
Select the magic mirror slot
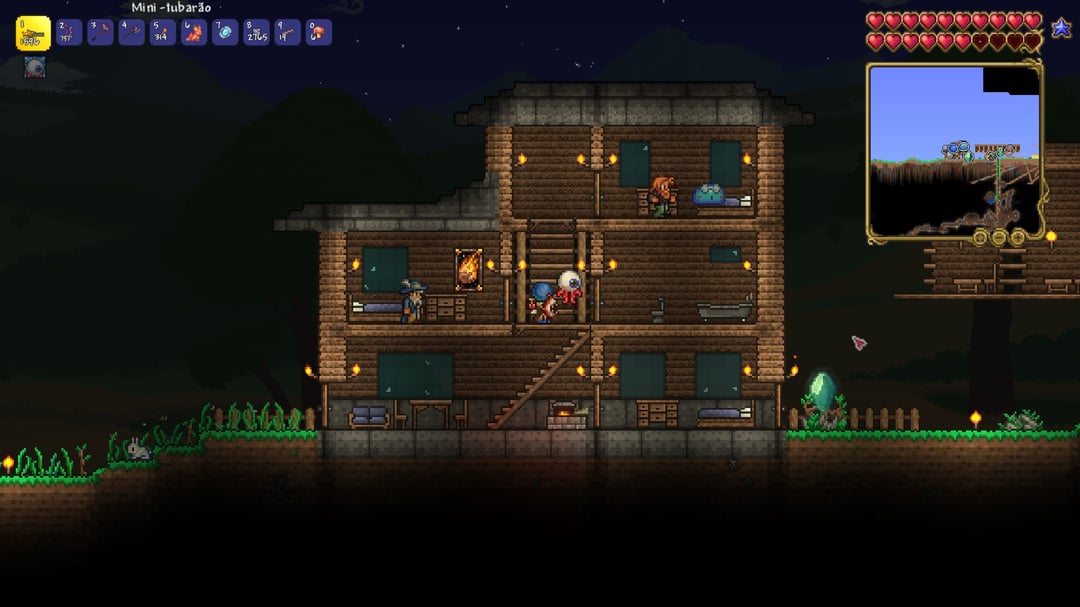point(225,33)
